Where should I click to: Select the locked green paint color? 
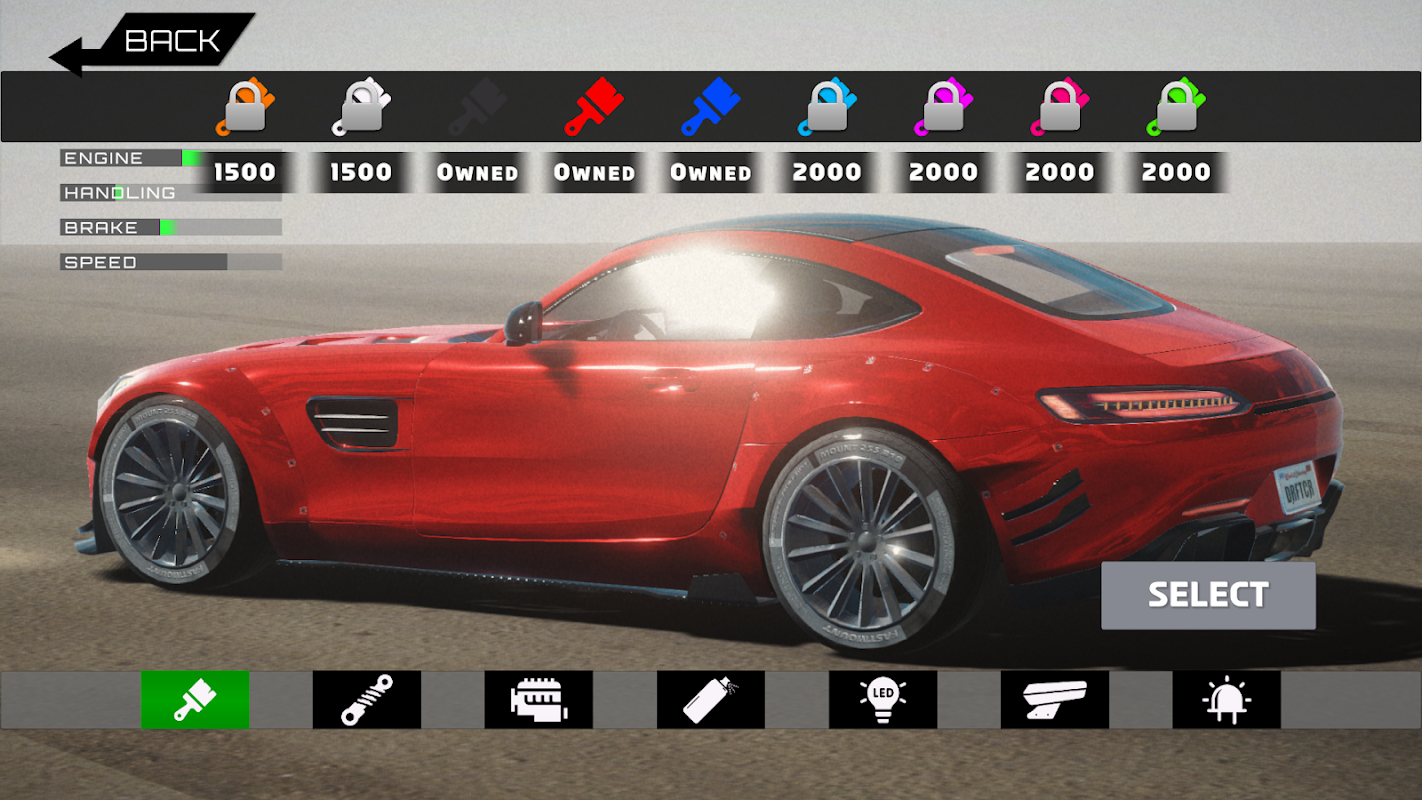click(x=1176, y=106)
